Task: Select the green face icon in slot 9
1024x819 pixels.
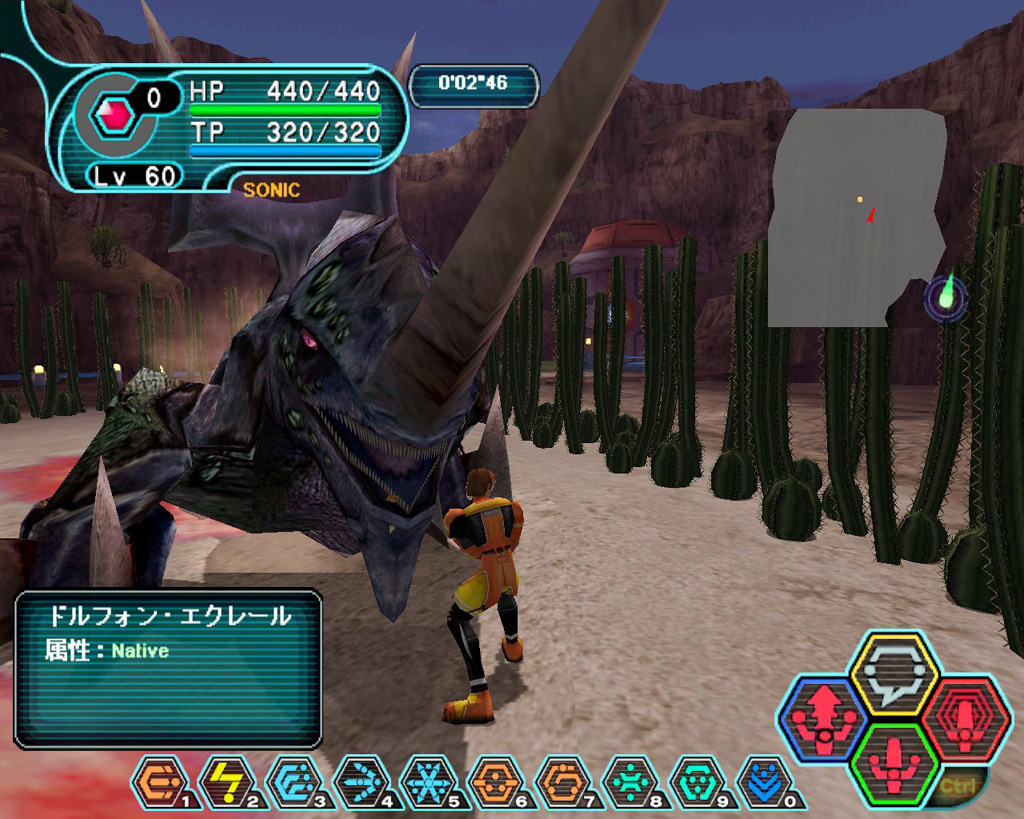Action: coord(696,782)
